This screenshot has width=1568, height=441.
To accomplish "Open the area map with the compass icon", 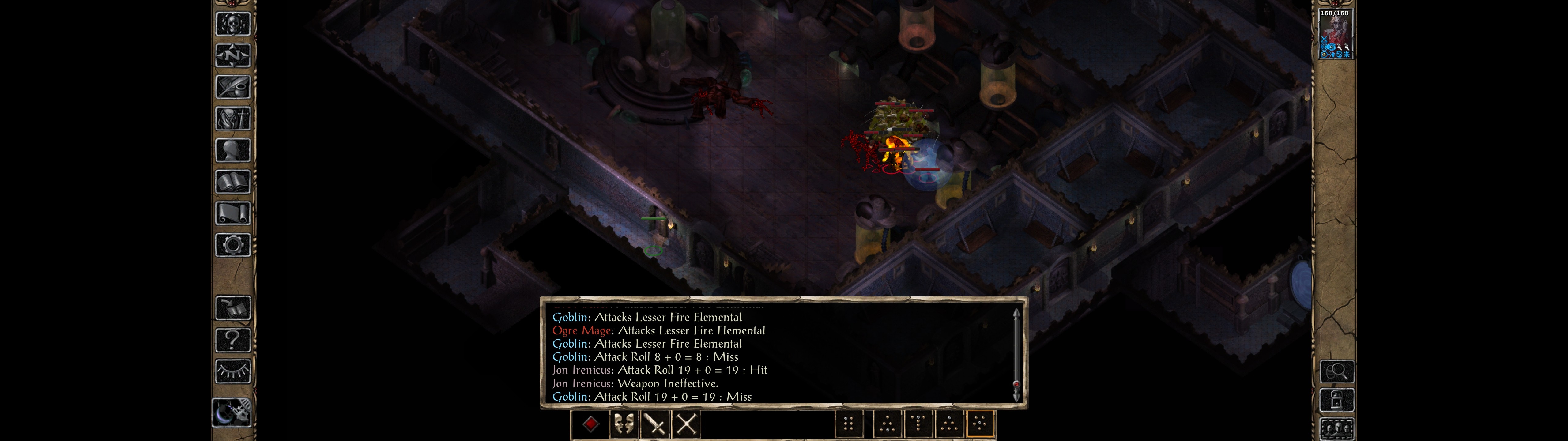I will [232, 55].
